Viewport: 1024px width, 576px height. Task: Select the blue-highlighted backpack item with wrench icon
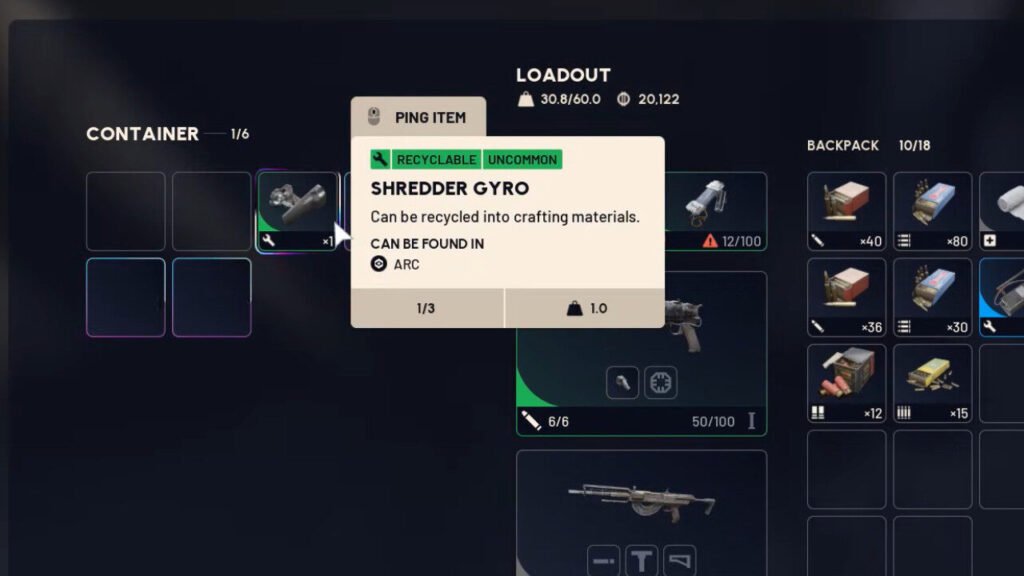coord(1002,297)
